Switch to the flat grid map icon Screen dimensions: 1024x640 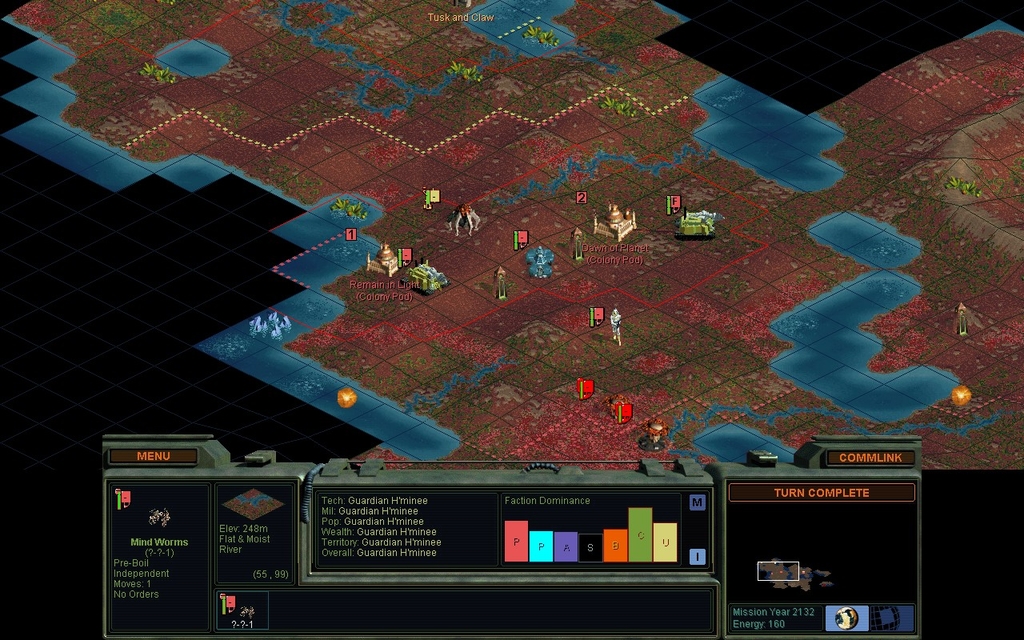(886, 617)
